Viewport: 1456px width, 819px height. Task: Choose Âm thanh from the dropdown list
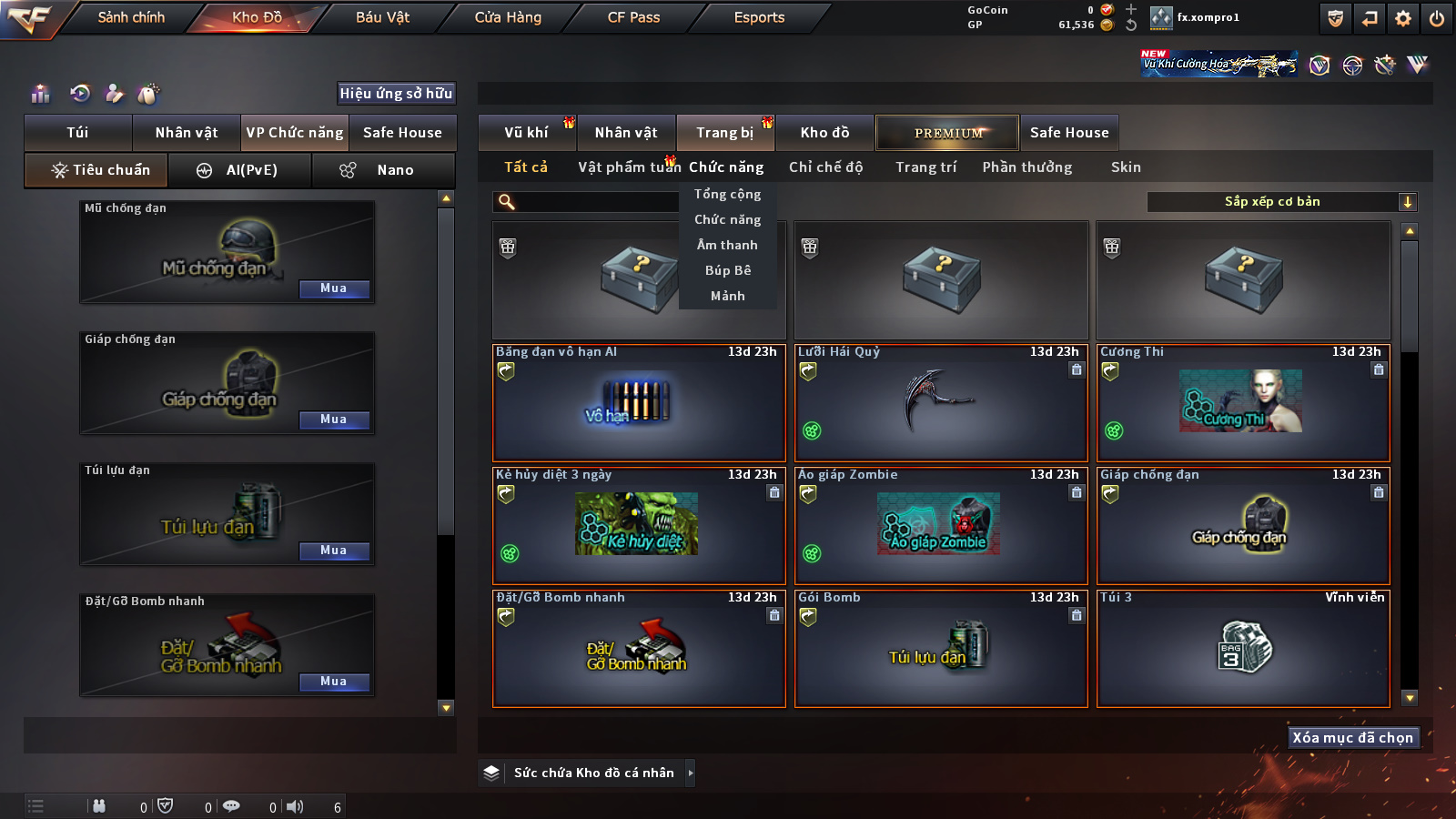(727, 245)
